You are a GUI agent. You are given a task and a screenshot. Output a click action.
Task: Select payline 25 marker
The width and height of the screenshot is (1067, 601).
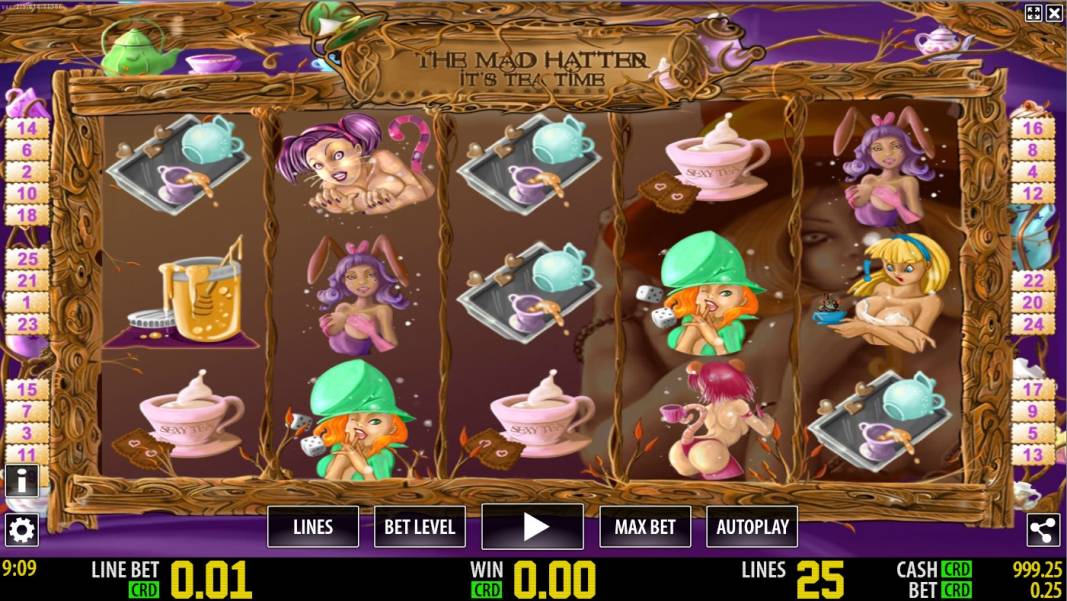(x=27, y=258)
